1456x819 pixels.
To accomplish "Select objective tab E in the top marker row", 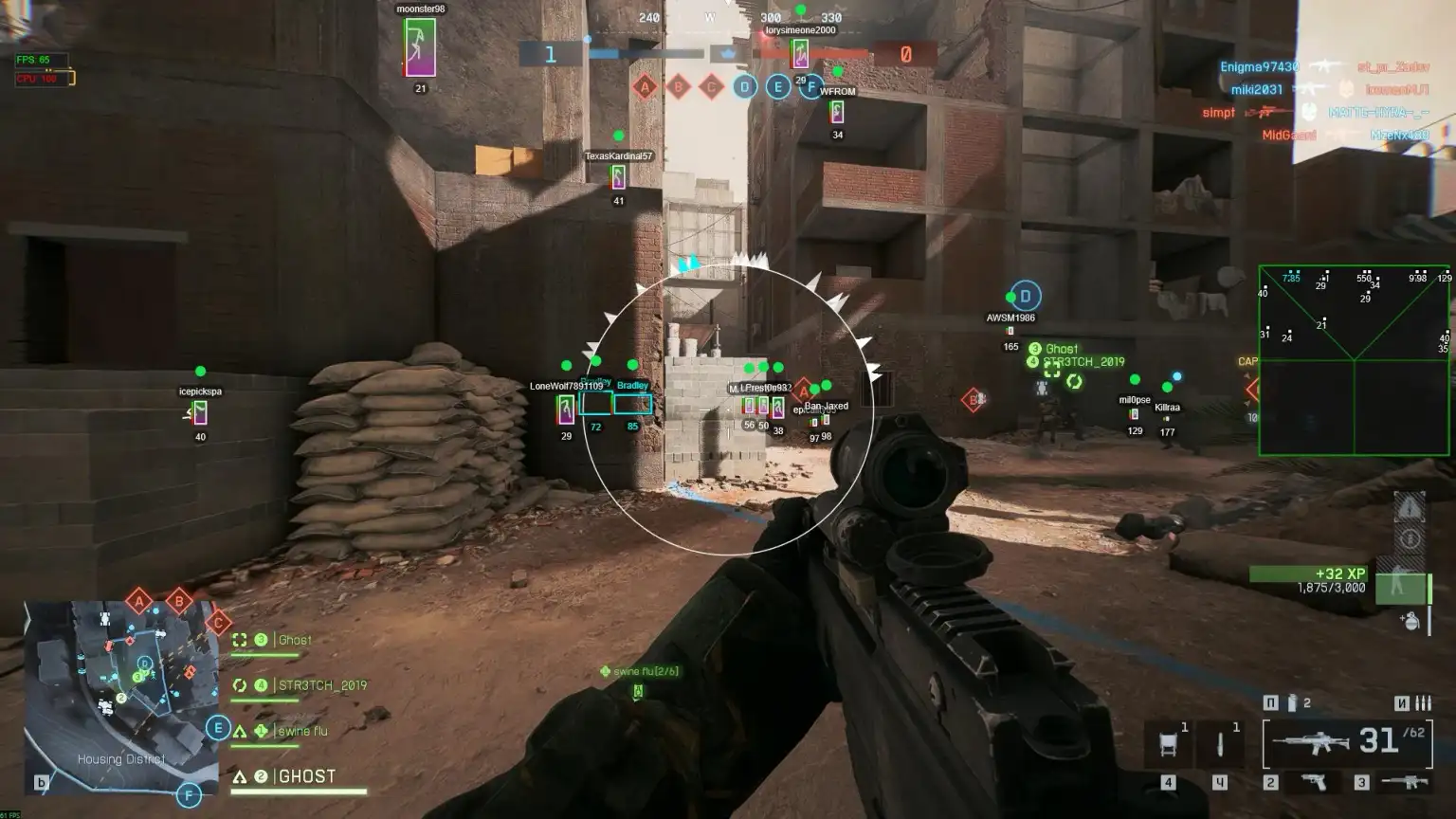I will click(x=778, y=86).
